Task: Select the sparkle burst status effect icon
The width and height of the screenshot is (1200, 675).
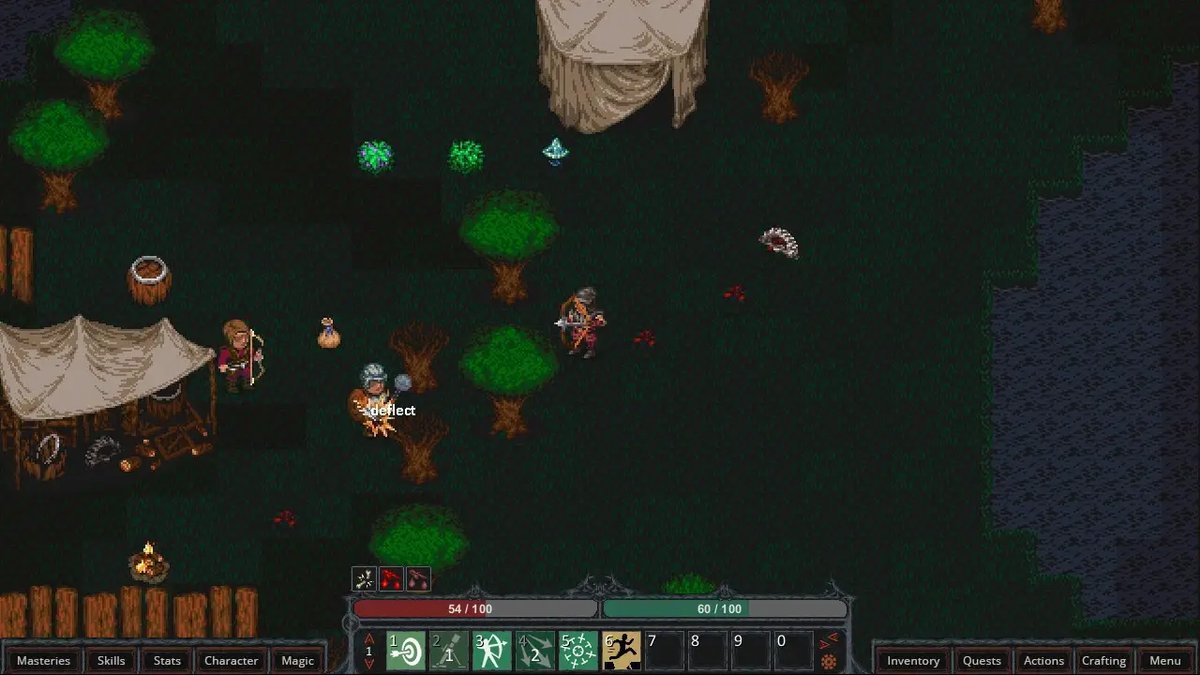Action: (x=364, y=578)
